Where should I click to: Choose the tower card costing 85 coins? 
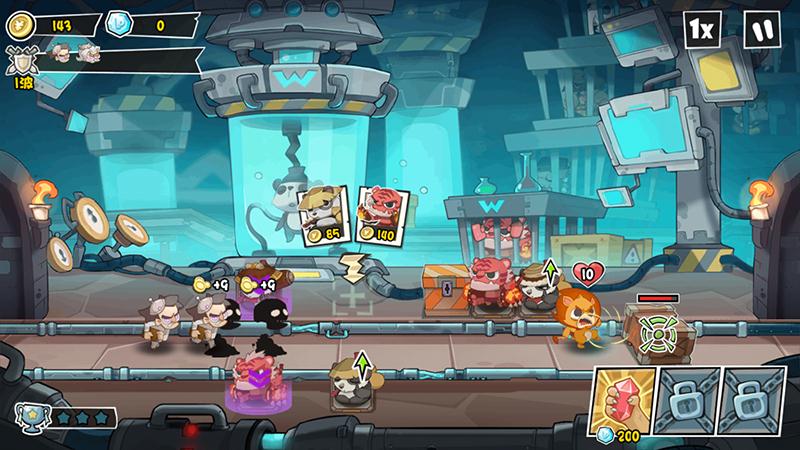[x=319, y=215]
